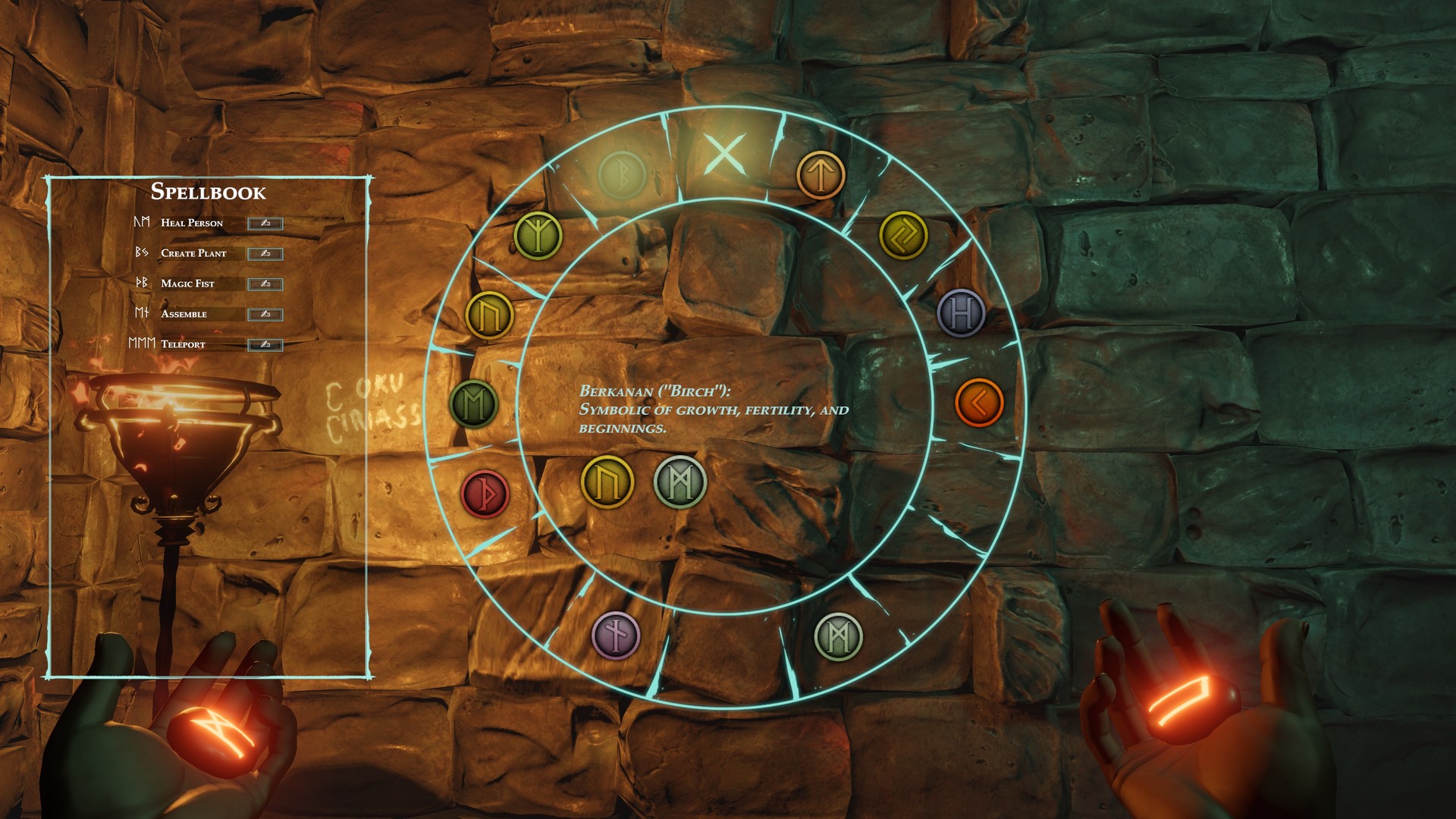Edit the Heal Person spell with the pen button
1456x819 pixels.
click(x=265, y=224)
